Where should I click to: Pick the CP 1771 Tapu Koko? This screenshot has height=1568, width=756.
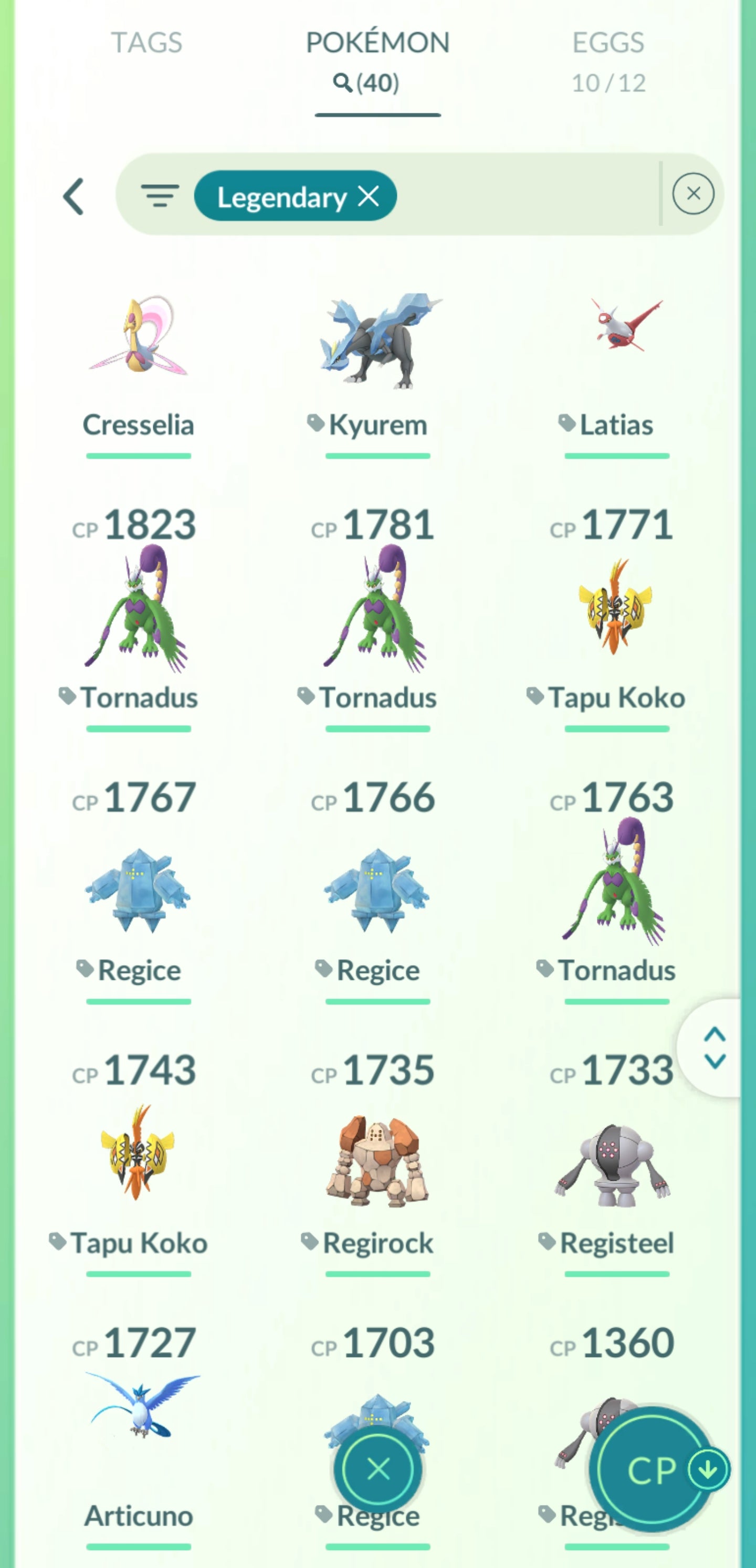coord(616,609)
